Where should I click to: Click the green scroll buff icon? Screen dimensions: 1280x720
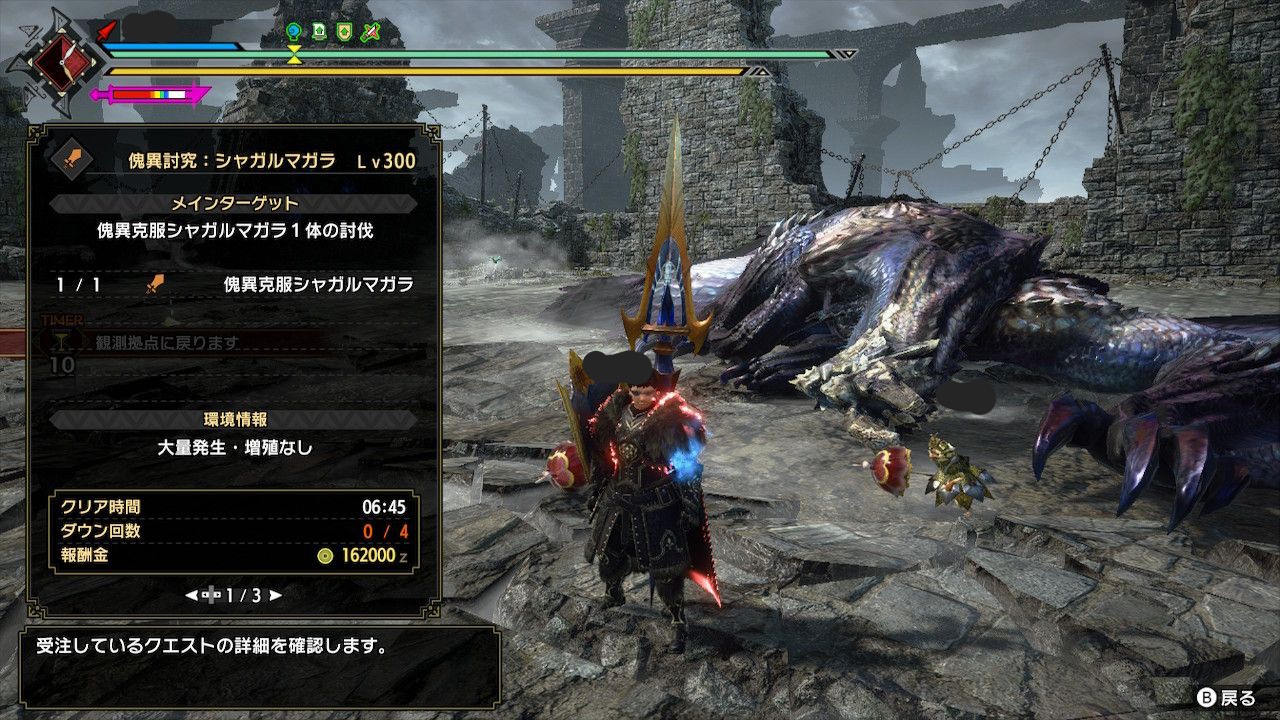(x=319, y=31)
